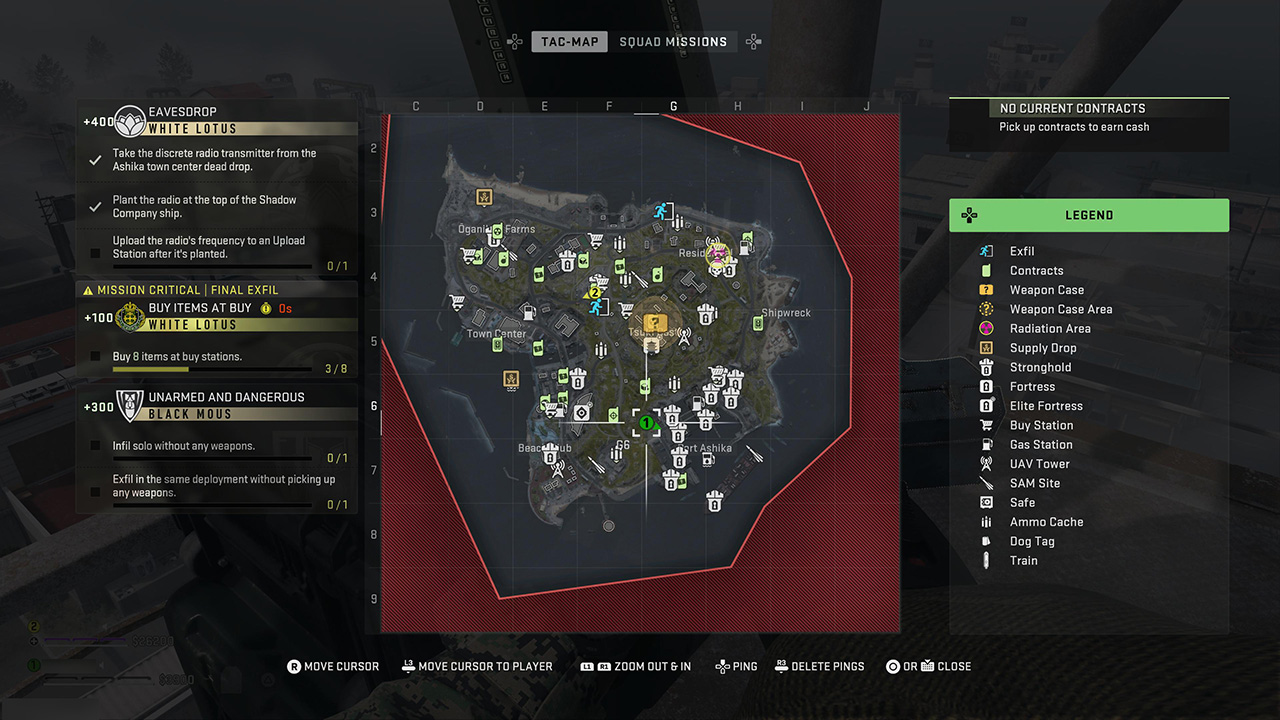Click the Delete Pings button

pos(820,666)
